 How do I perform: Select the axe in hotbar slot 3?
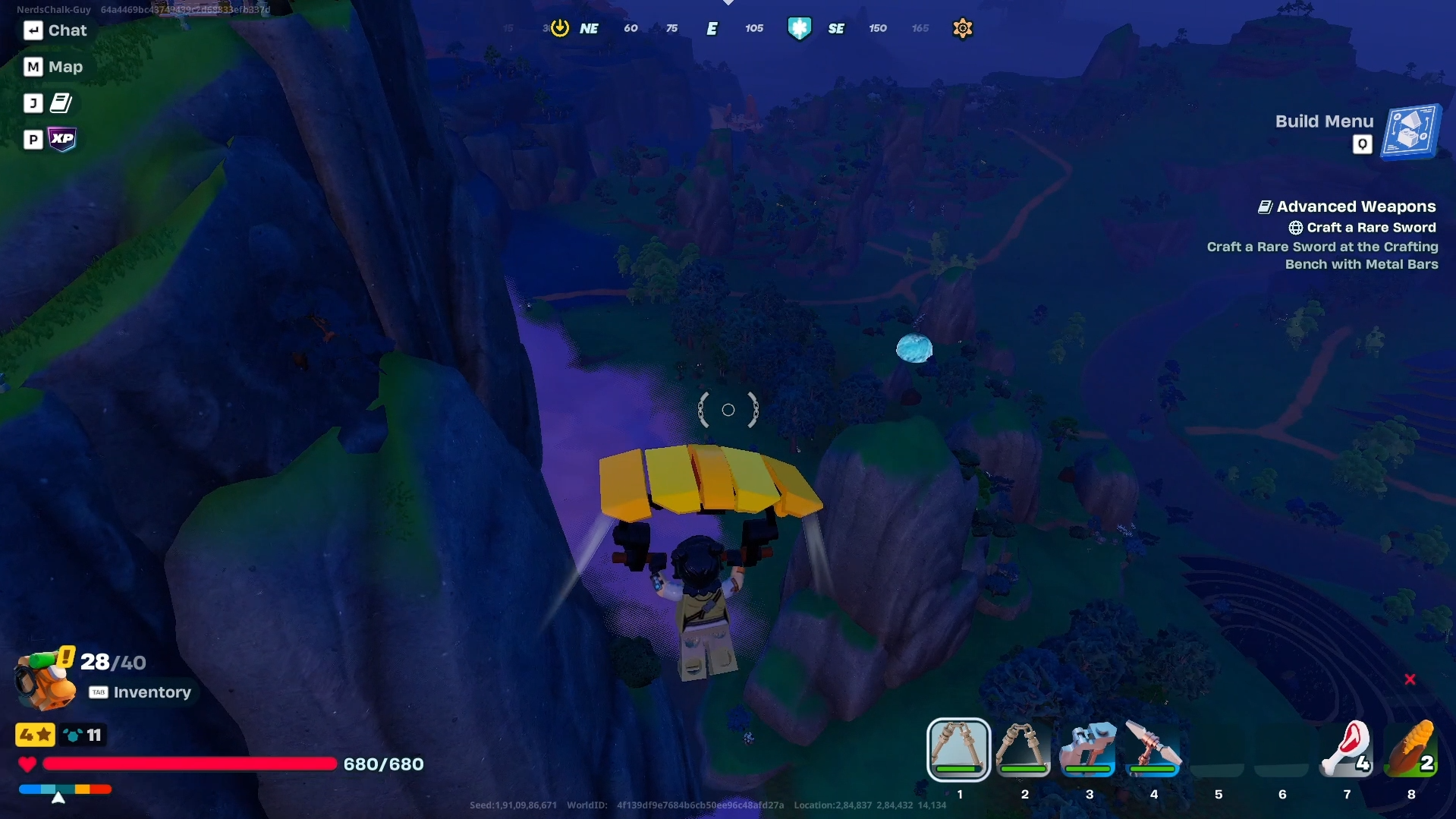pos(1088,750)
